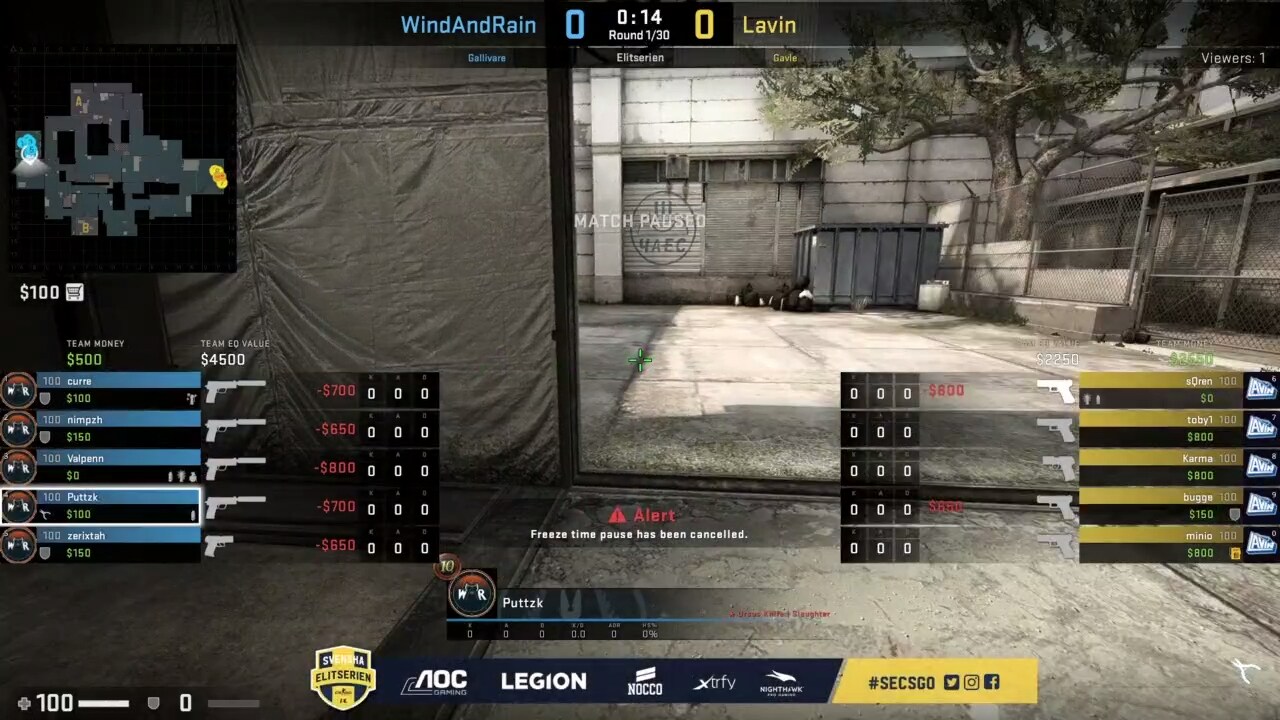Select player curre in the team list

point(118,389)
